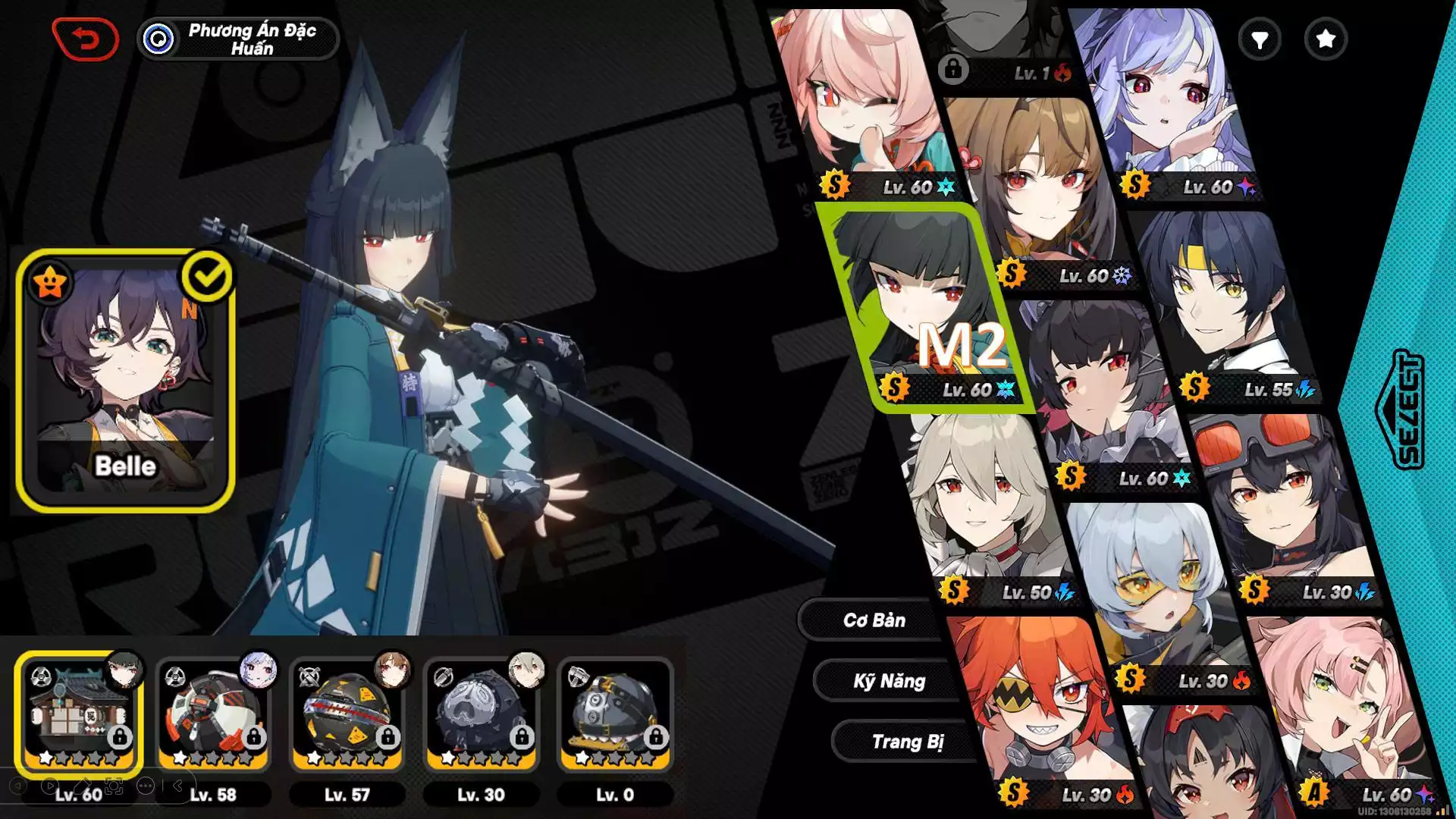Open the character filter funnel icon
Screen dimensions: 1456x819
pos(1259,39)
